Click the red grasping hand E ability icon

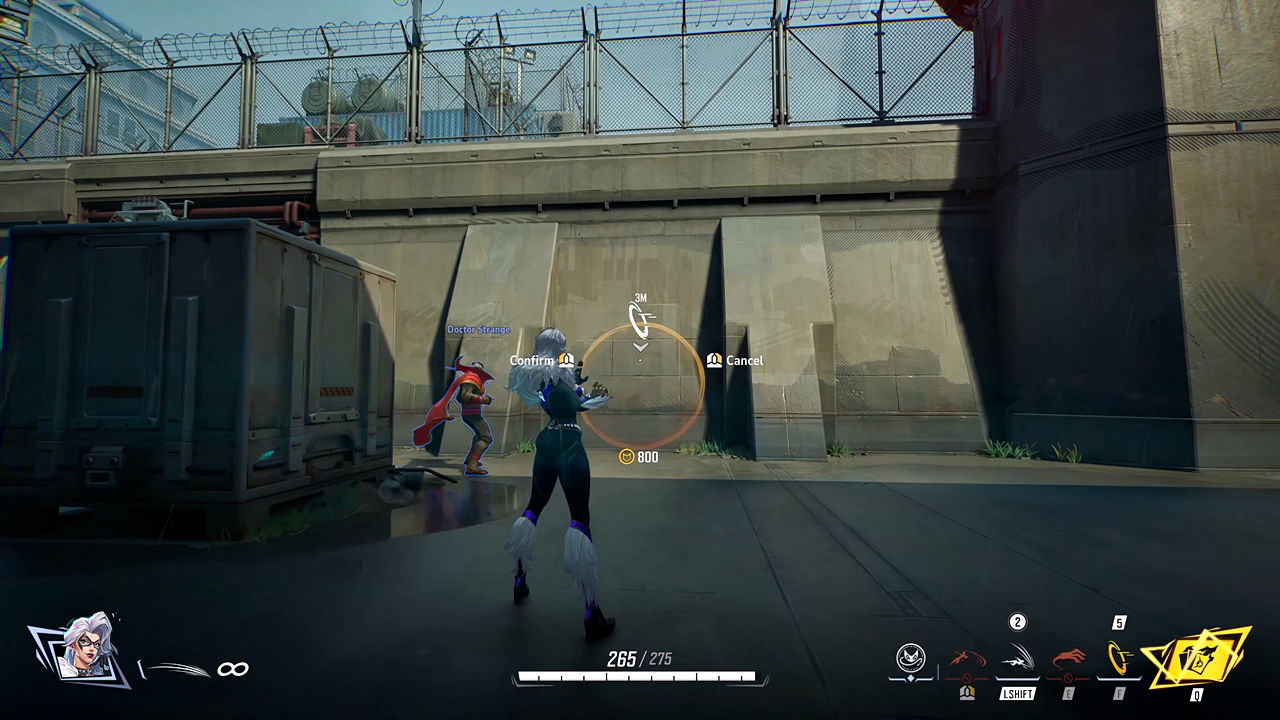click(x=1068, y=656)
